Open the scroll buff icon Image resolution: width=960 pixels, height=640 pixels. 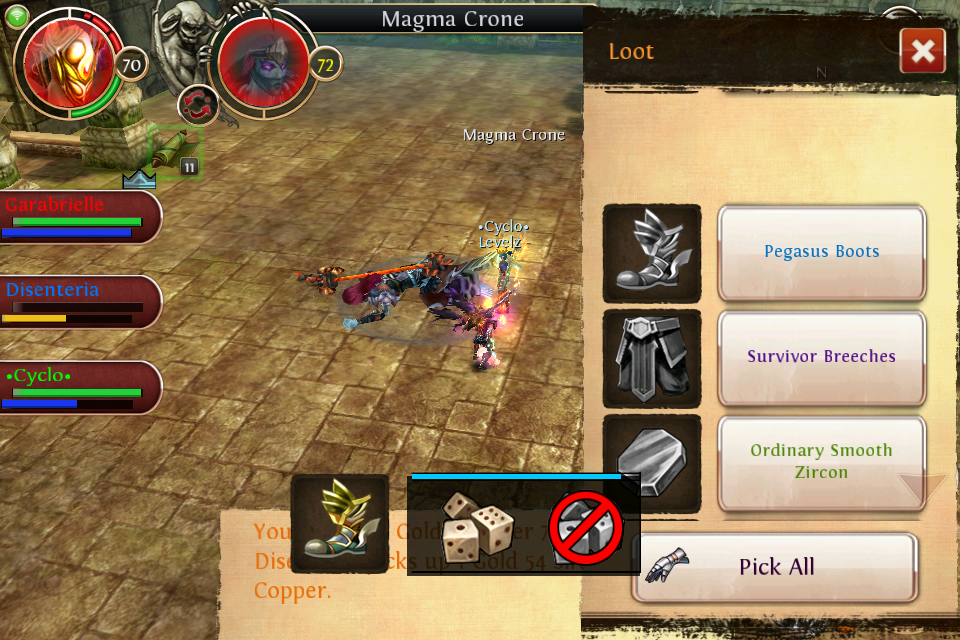pyautogui.click(x=175, y=152)
